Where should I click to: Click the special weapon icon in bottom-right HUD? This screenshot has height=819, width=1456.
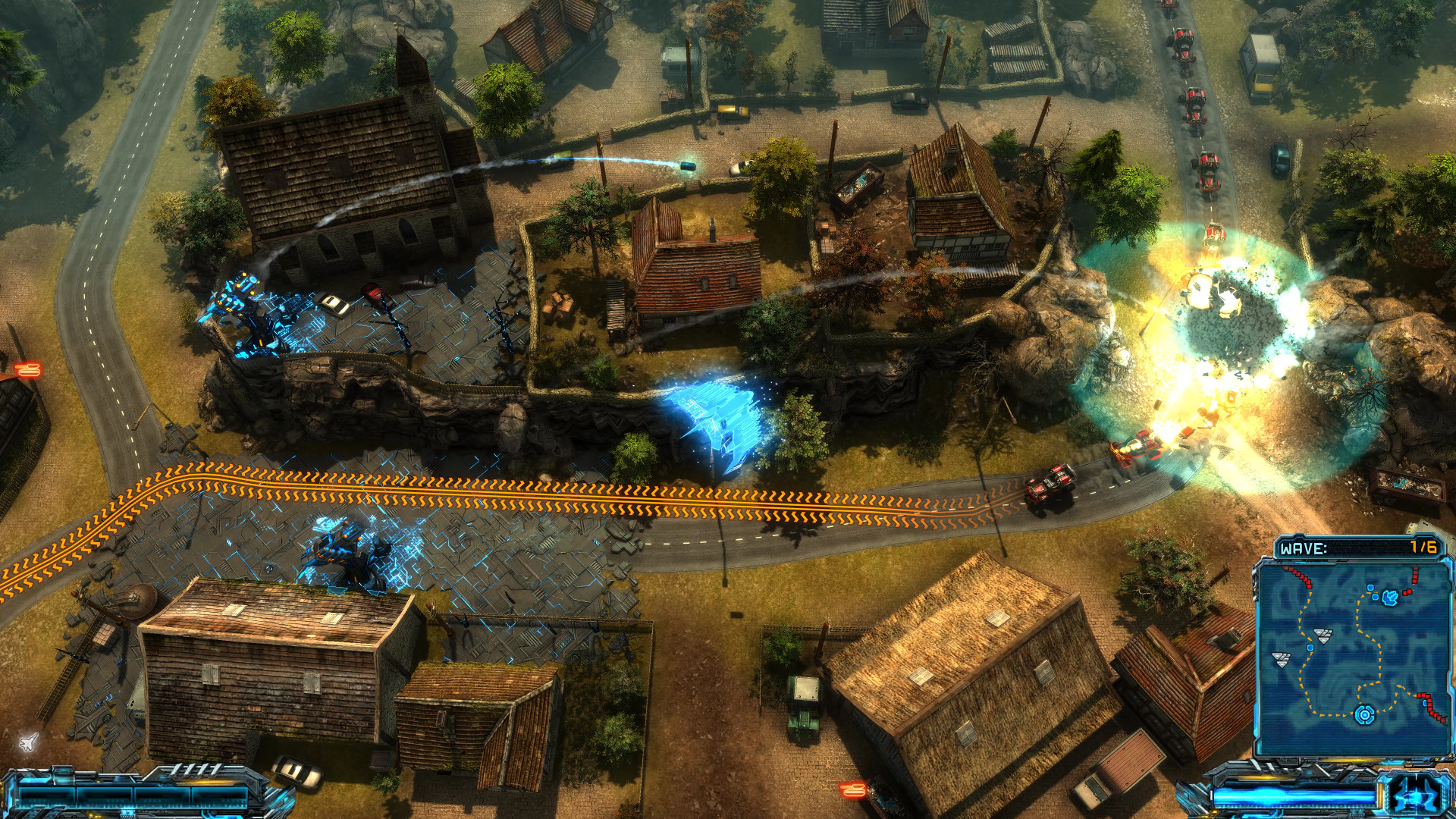point(1415,795)
